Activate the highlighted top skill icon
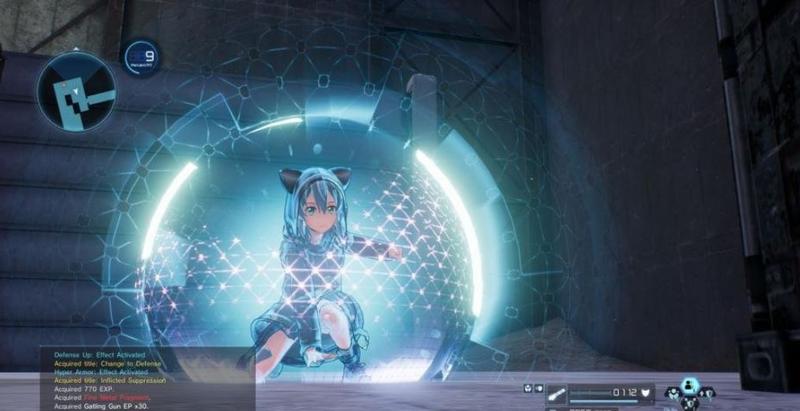Viewport: 800px width, 411px height. 690,384
